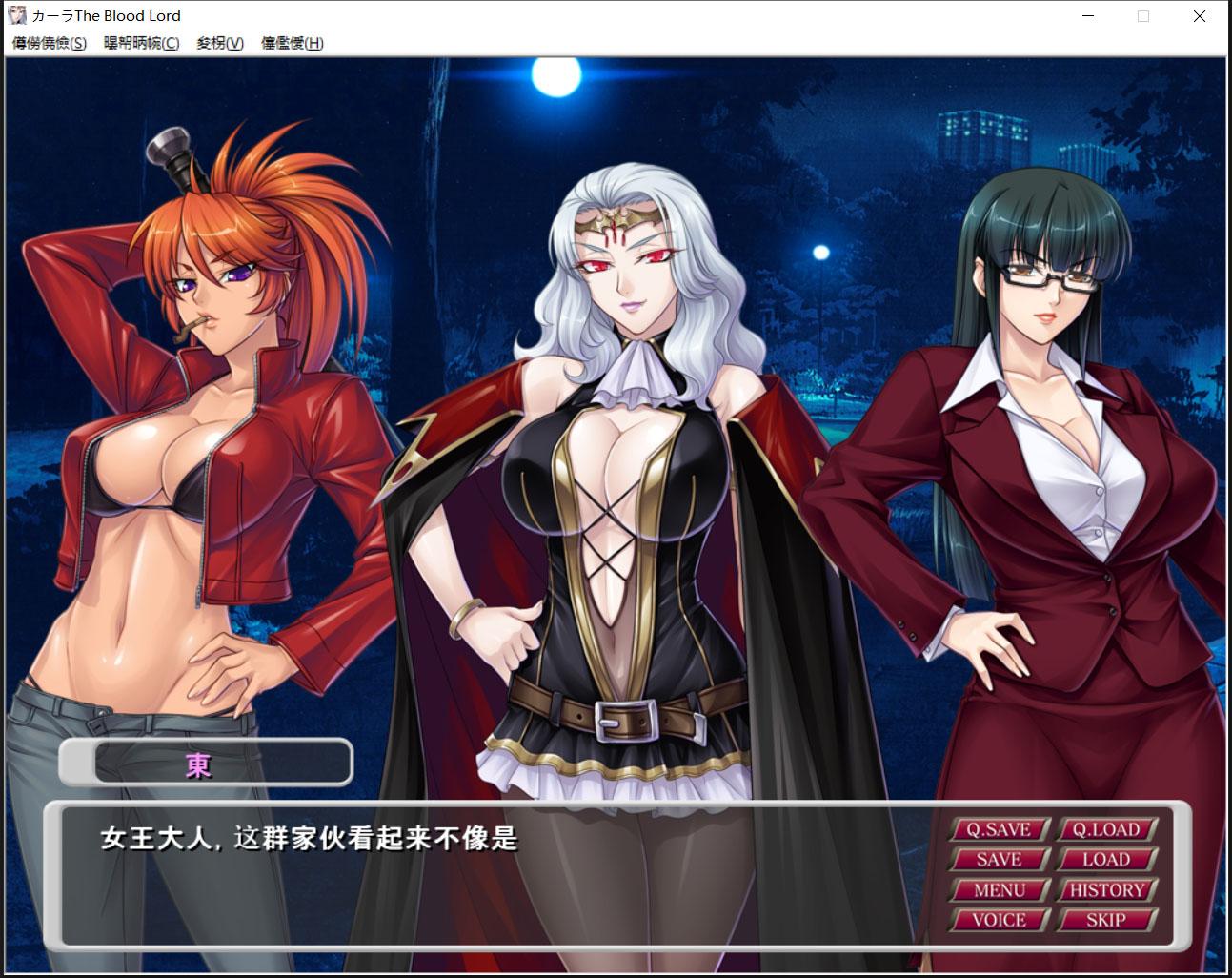Close the カーラThe Blood Lord window
Viewport: 1232px width, 978px height.
[1199, 16]
